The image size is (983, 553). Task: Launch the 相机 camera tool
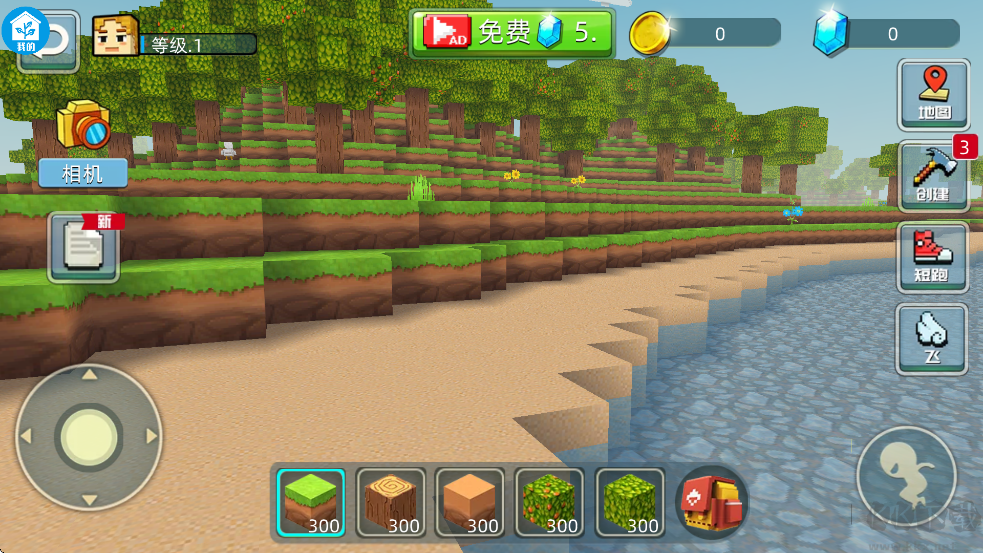click(x=83, y=144)
